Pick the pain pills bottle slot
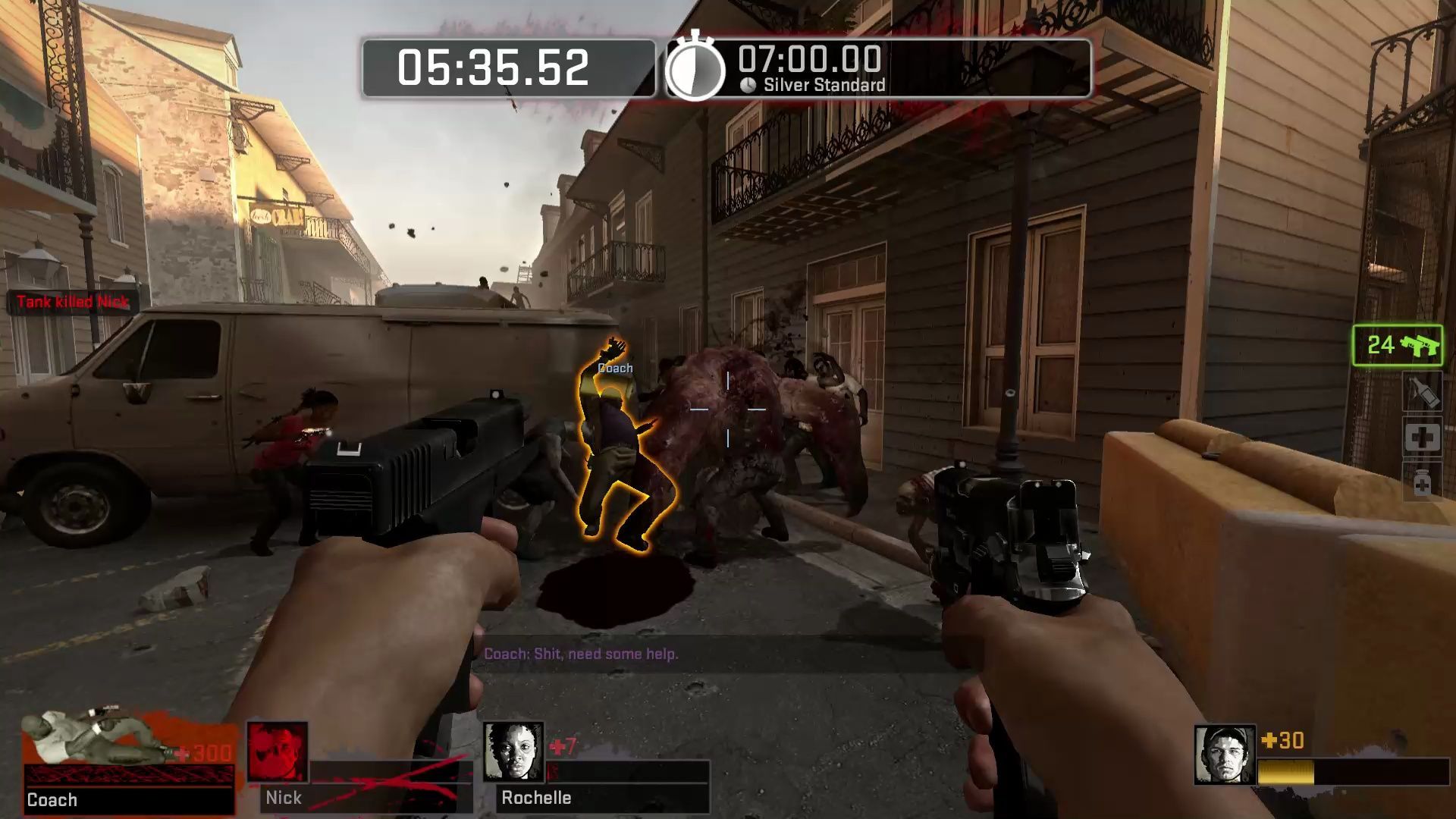 (1422, 482)
